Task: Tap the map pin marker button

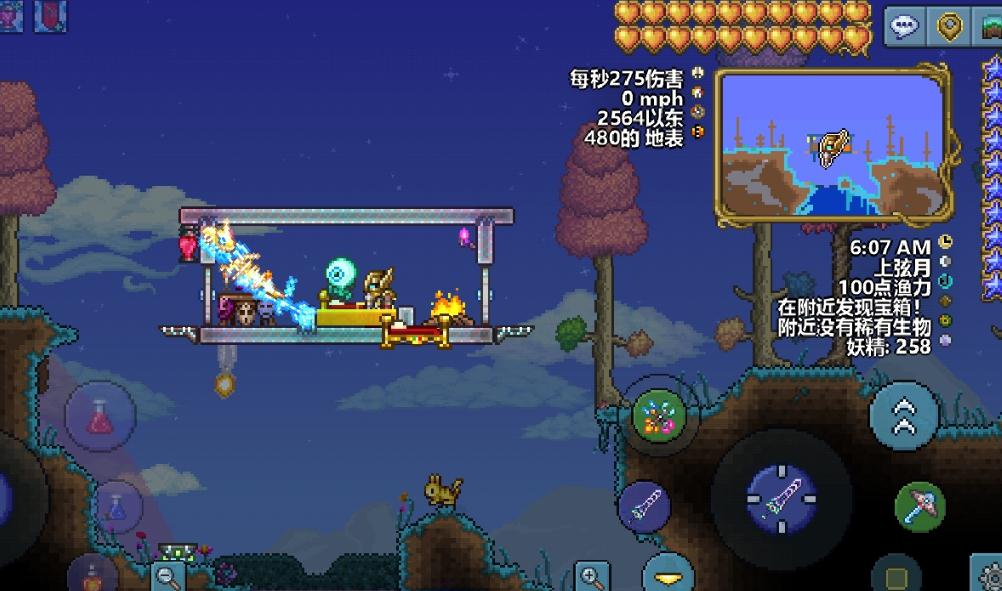Action: 949,26
